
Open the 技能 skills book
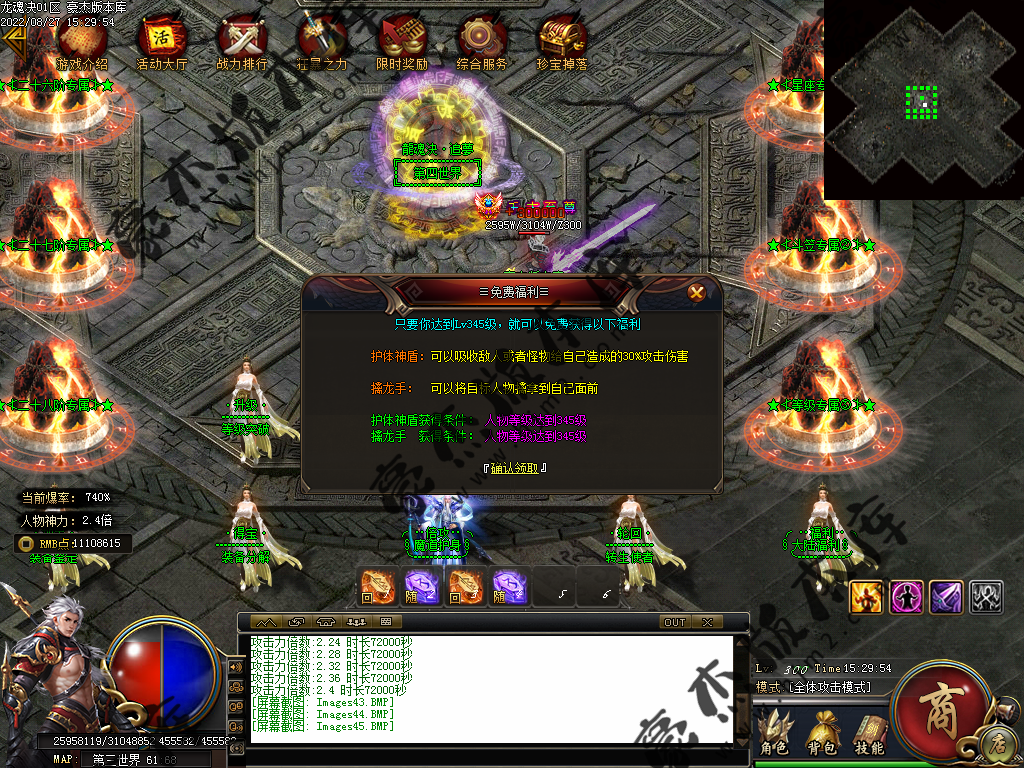point(869,732)
